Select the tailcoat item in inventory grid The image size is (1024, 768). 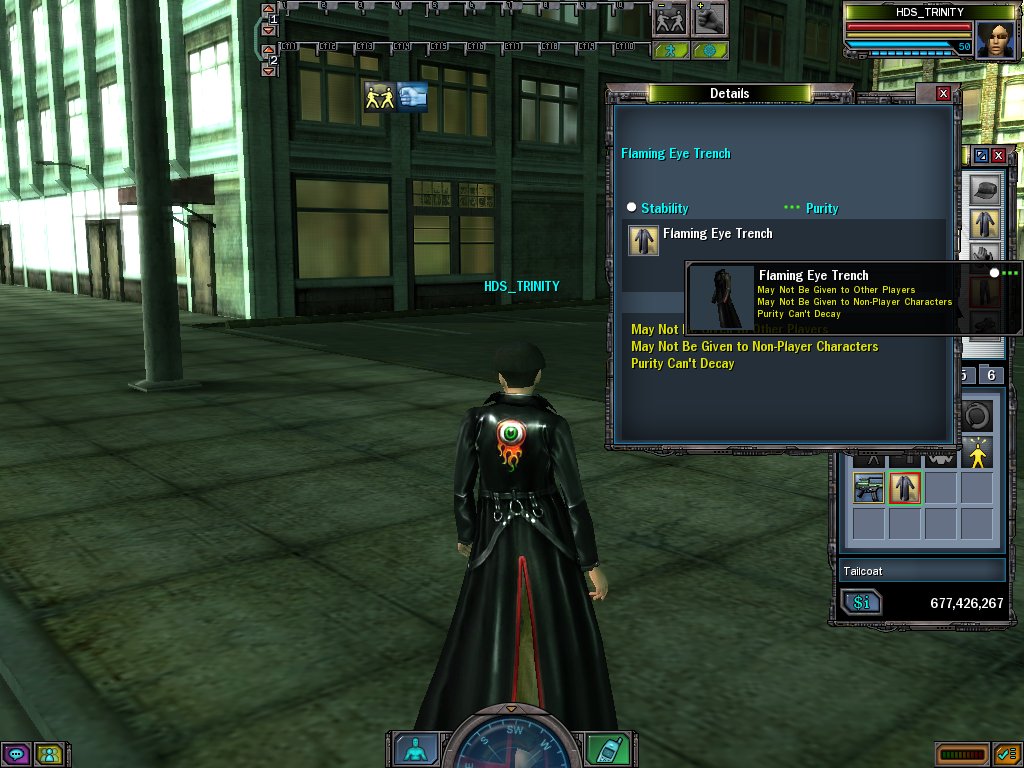tap(905, 487)
